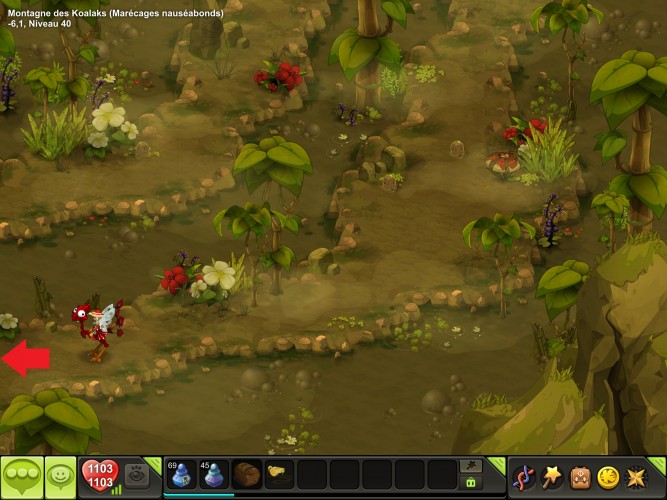Expand the green corner above the menu icons
Screen dimensions: 667x500
[660, 462]
